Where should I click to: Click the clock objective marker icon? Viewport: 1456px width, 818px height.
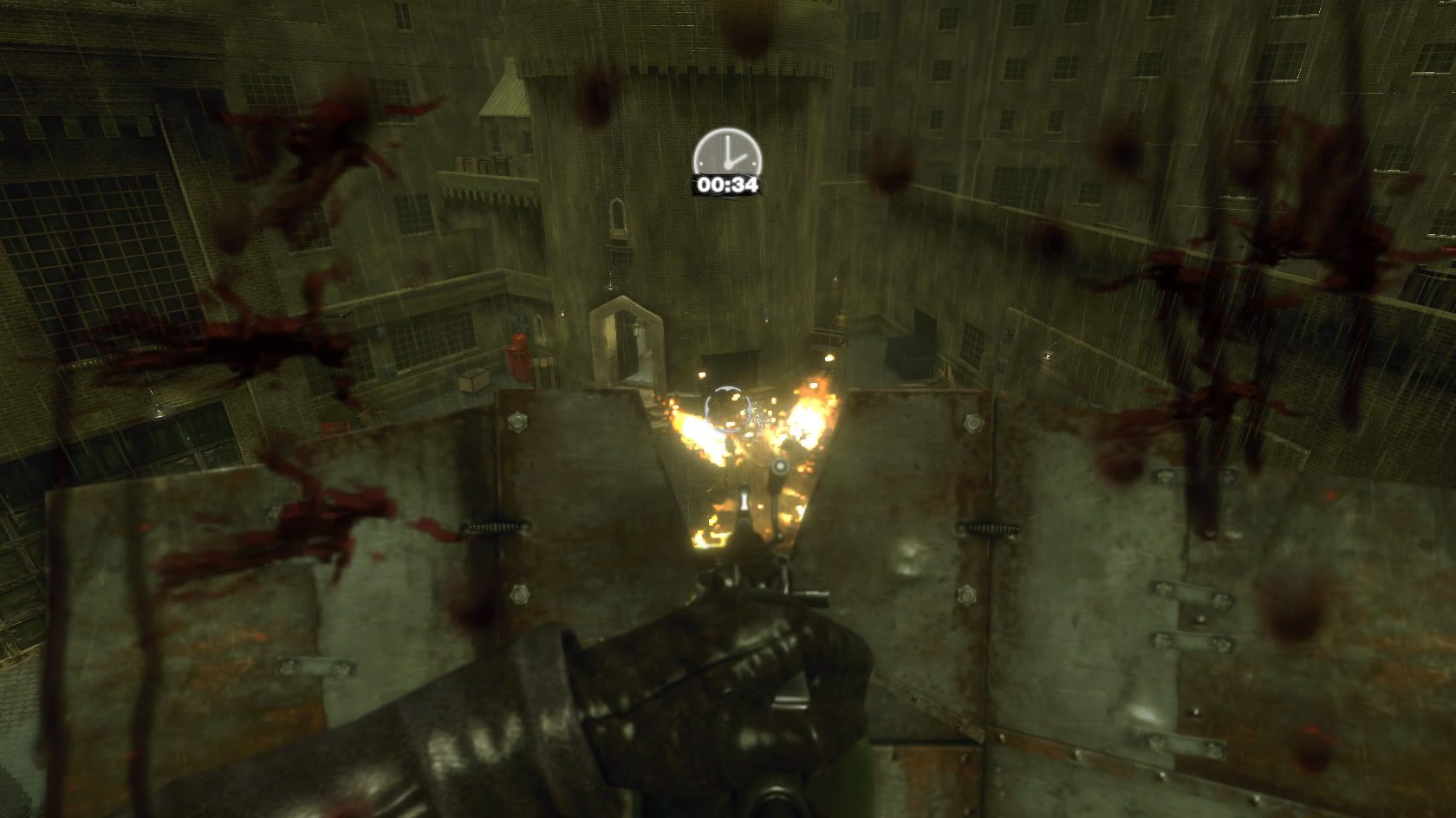tap(726, 154)
